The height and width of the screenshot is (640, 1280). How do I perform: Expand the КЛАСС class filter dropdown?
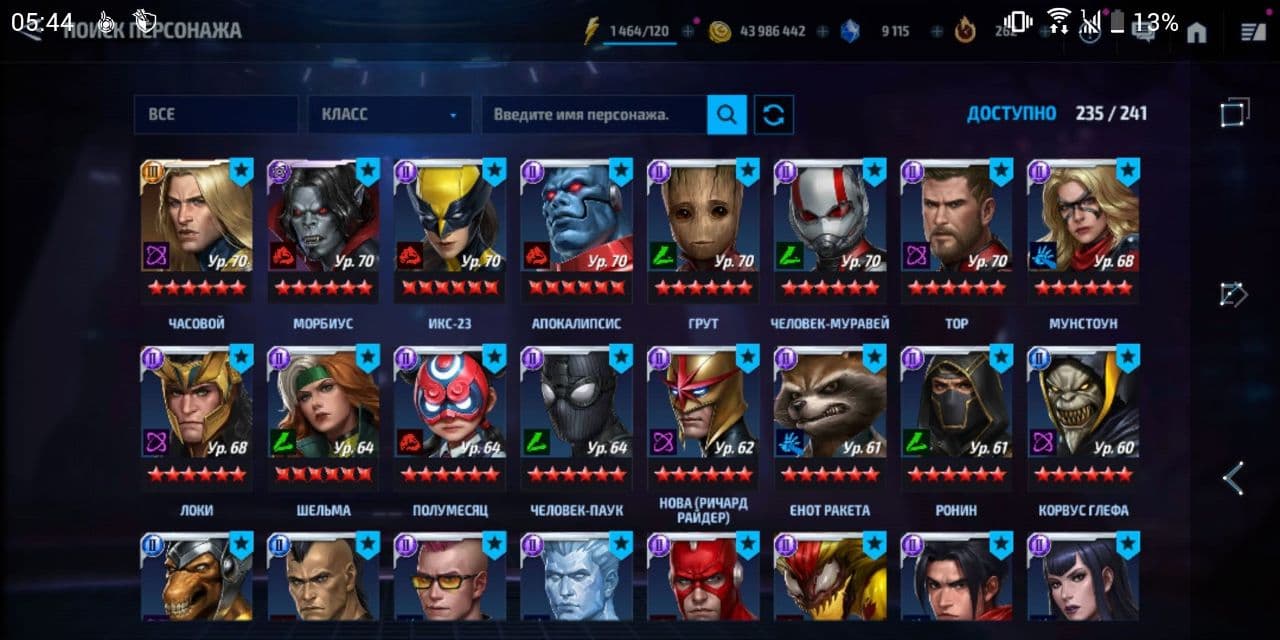click(x=390, y=115)
